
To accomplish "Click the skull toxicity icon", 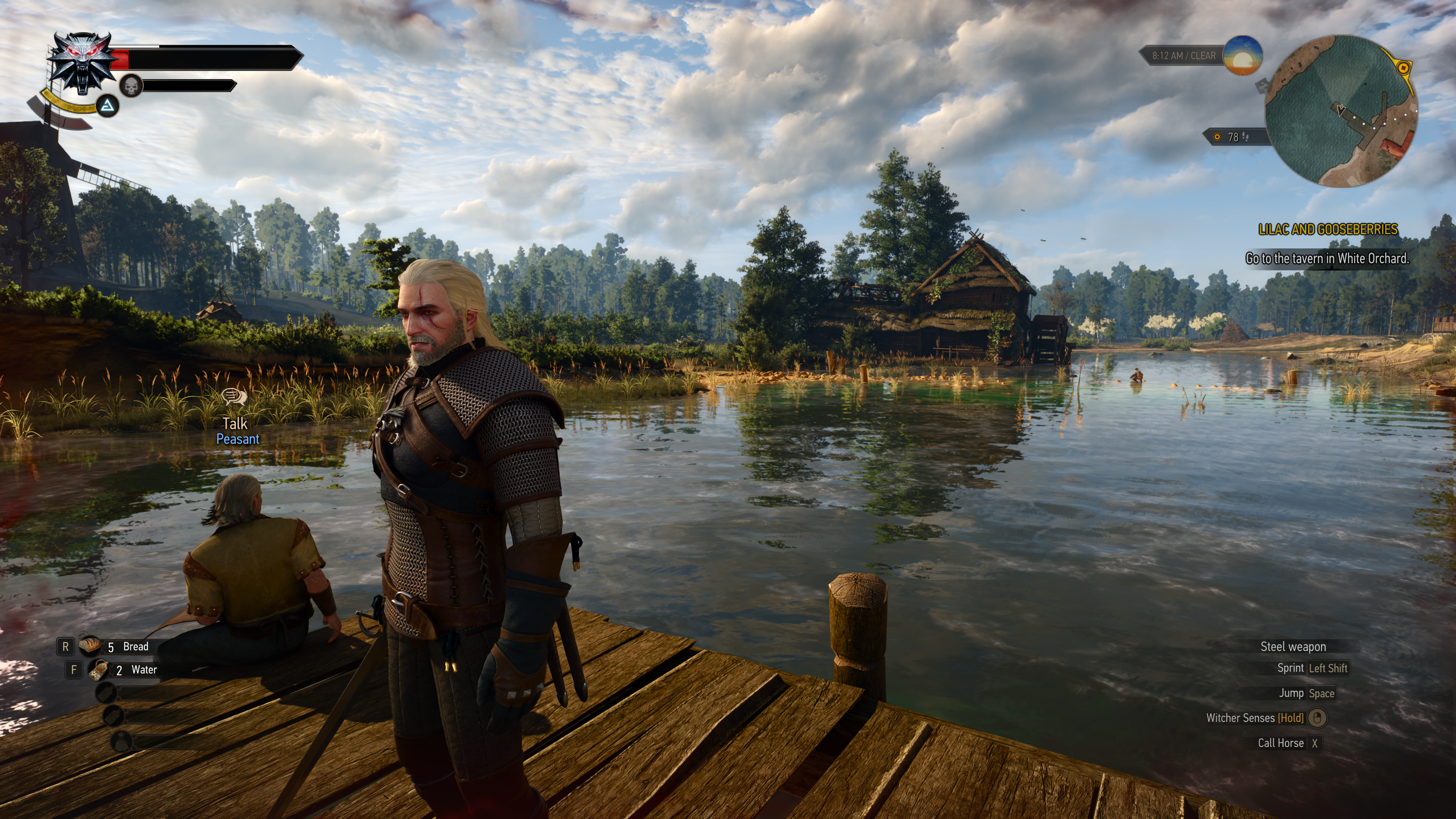I will point(131,86).
